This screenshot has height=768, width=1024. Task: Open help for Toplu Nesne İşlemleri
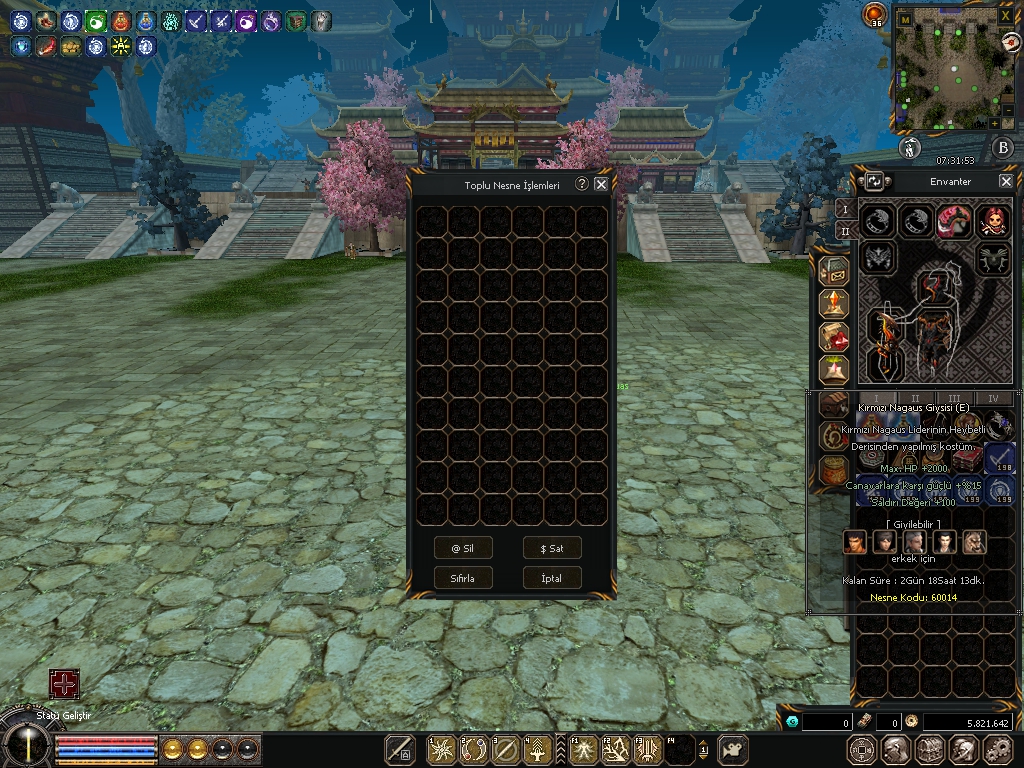pos(581,184)
